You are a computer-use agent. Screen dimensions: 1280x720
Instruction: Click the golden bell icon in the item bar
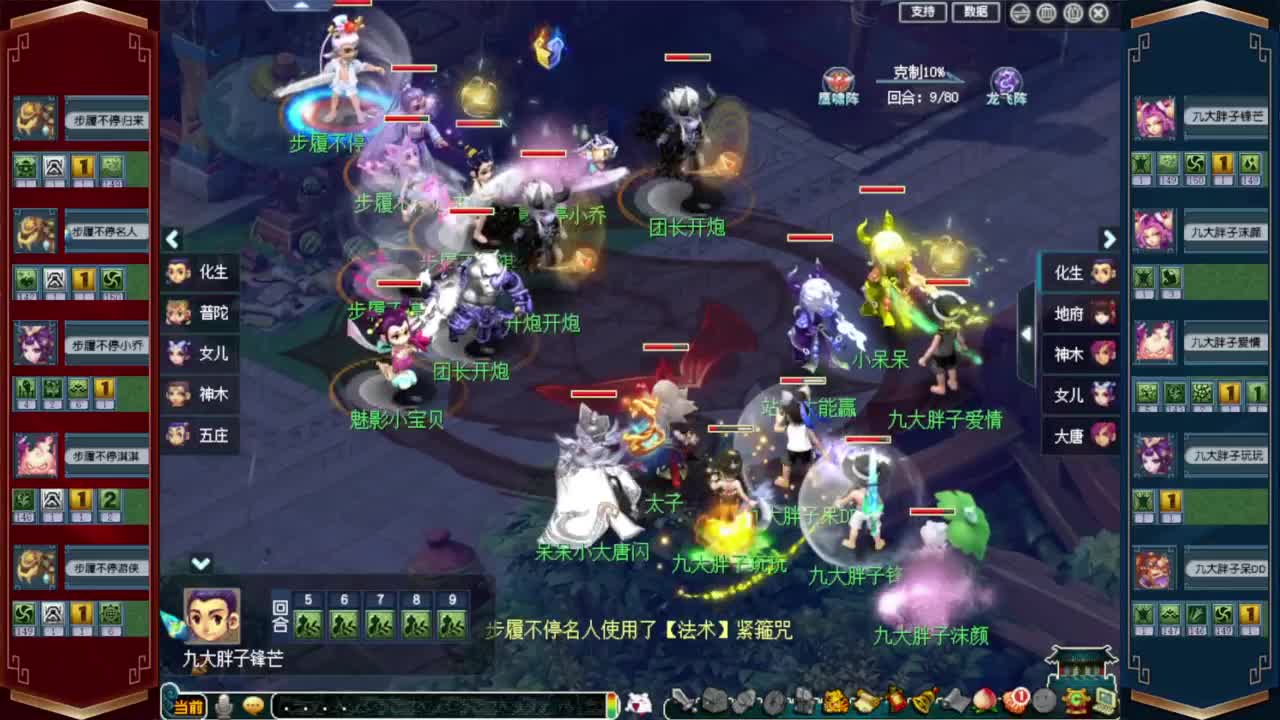coord(921,703)
